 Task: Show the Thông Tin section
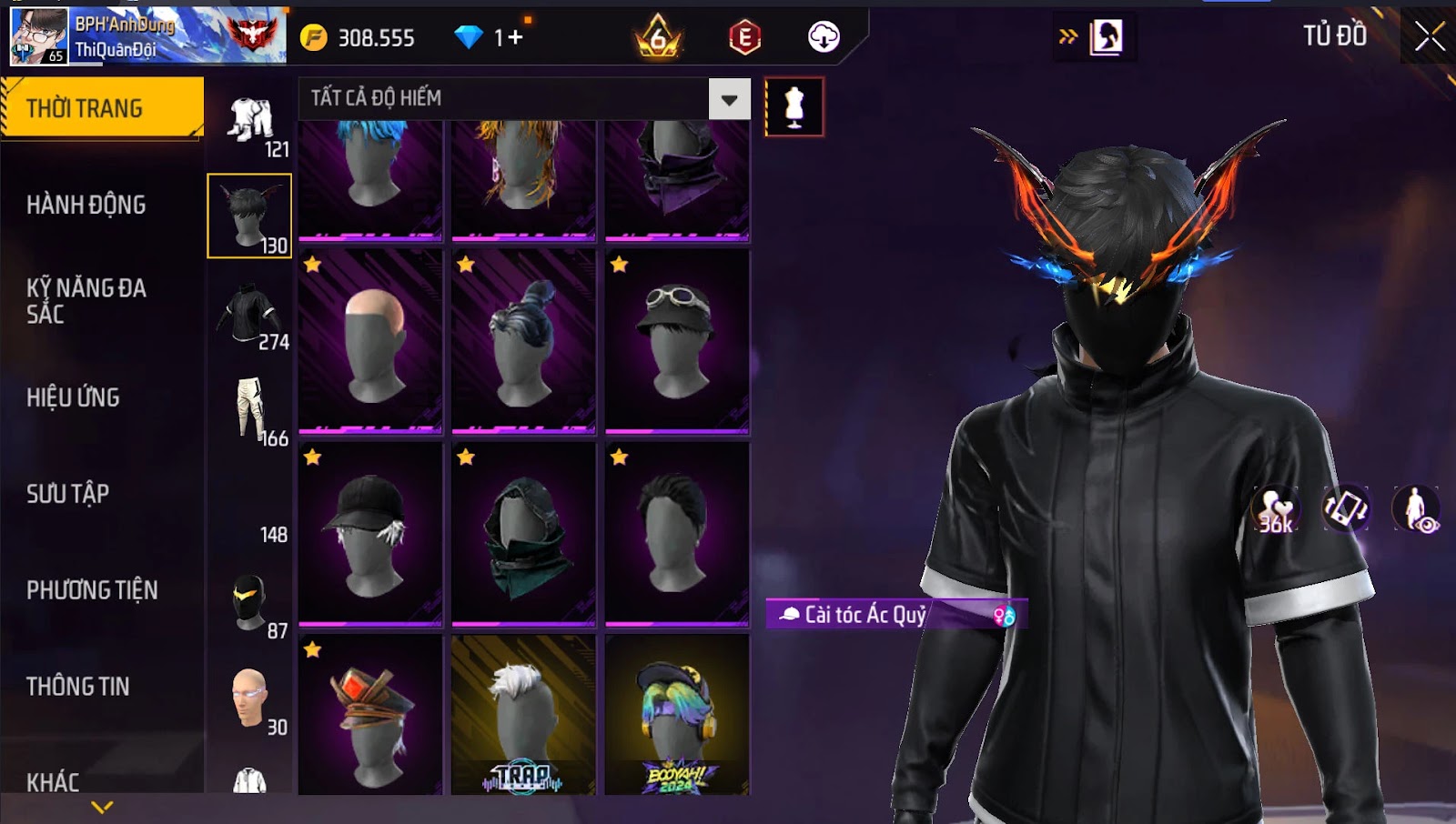(78, 687)
